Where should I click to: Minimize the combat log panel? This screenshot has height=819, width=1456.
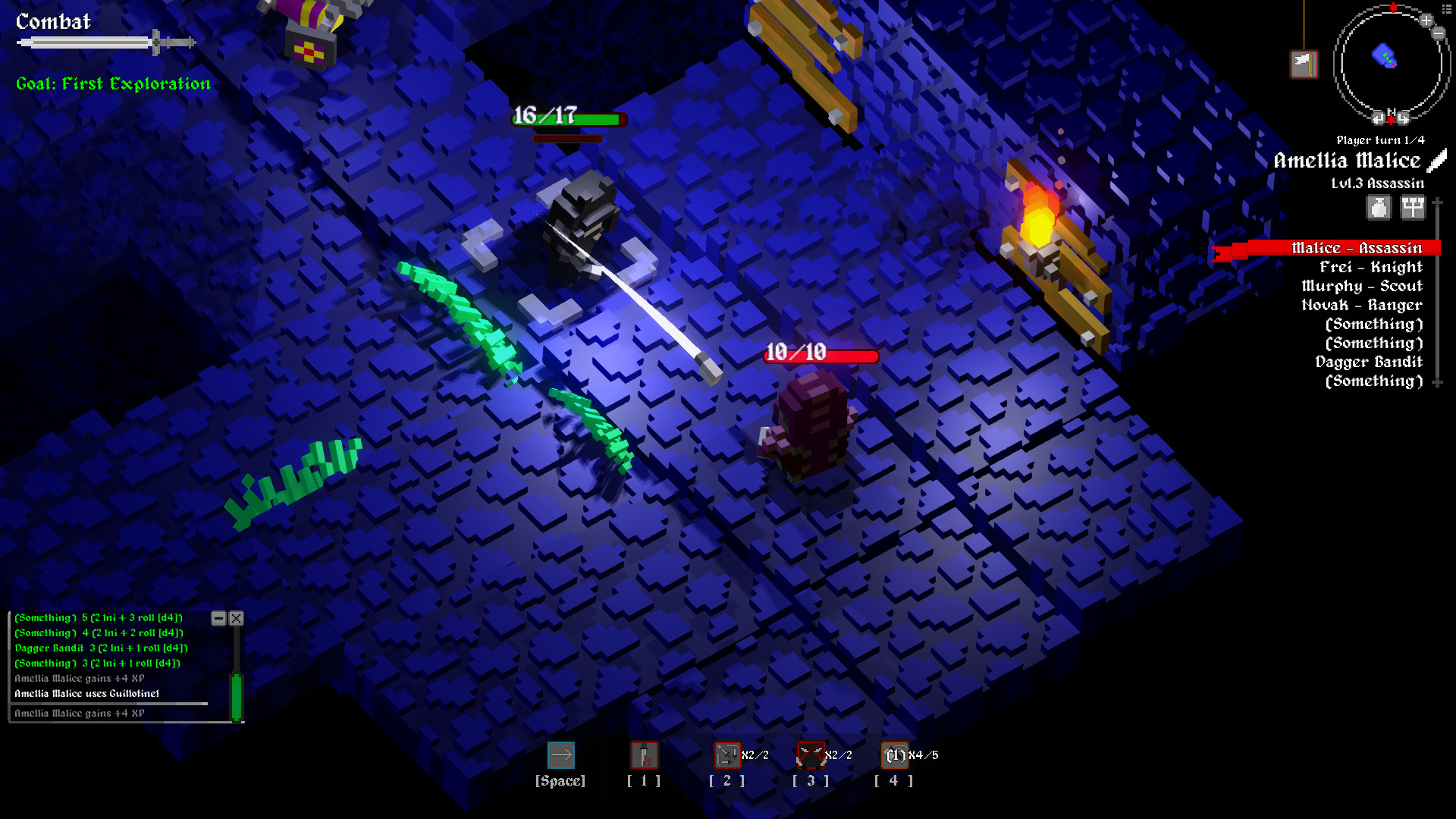pos(221,618)
